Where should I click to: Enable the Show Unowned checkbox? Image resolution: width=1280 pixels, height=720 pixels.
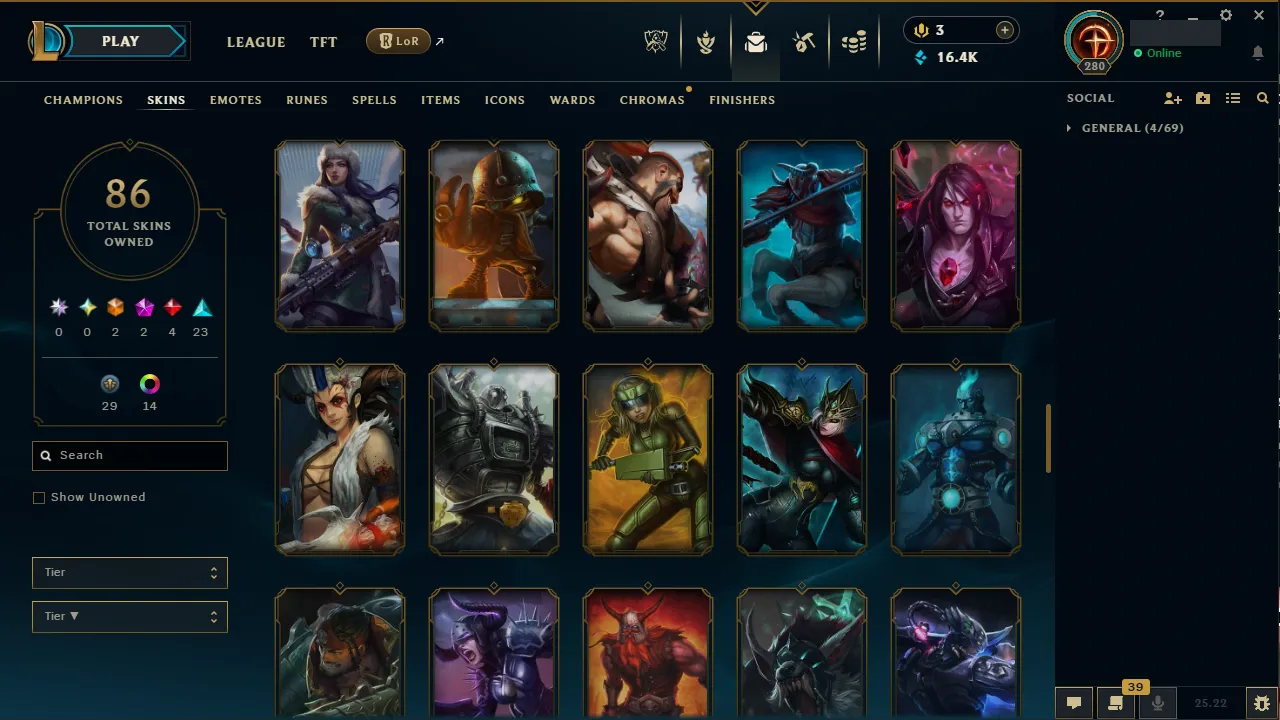[39, 497]
